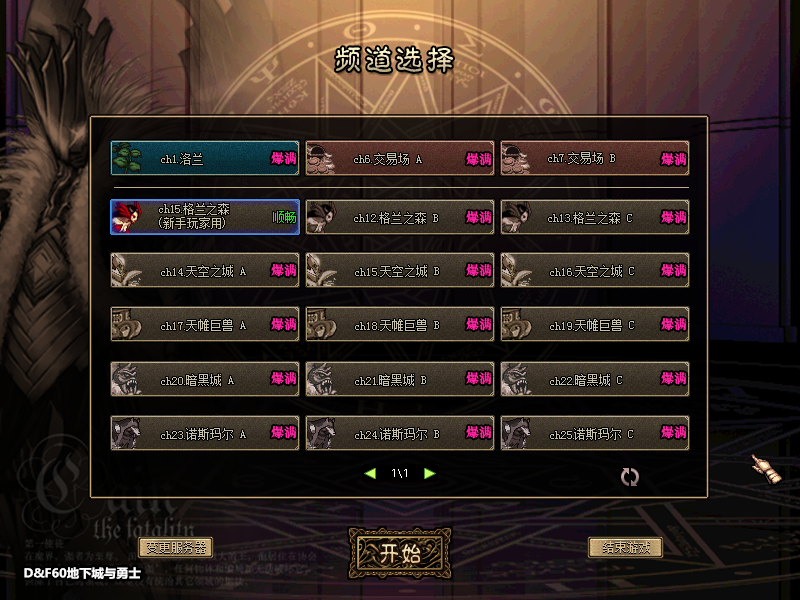
Task: Select channel ch13 格兰之森 C
Action: pos(594,217)
